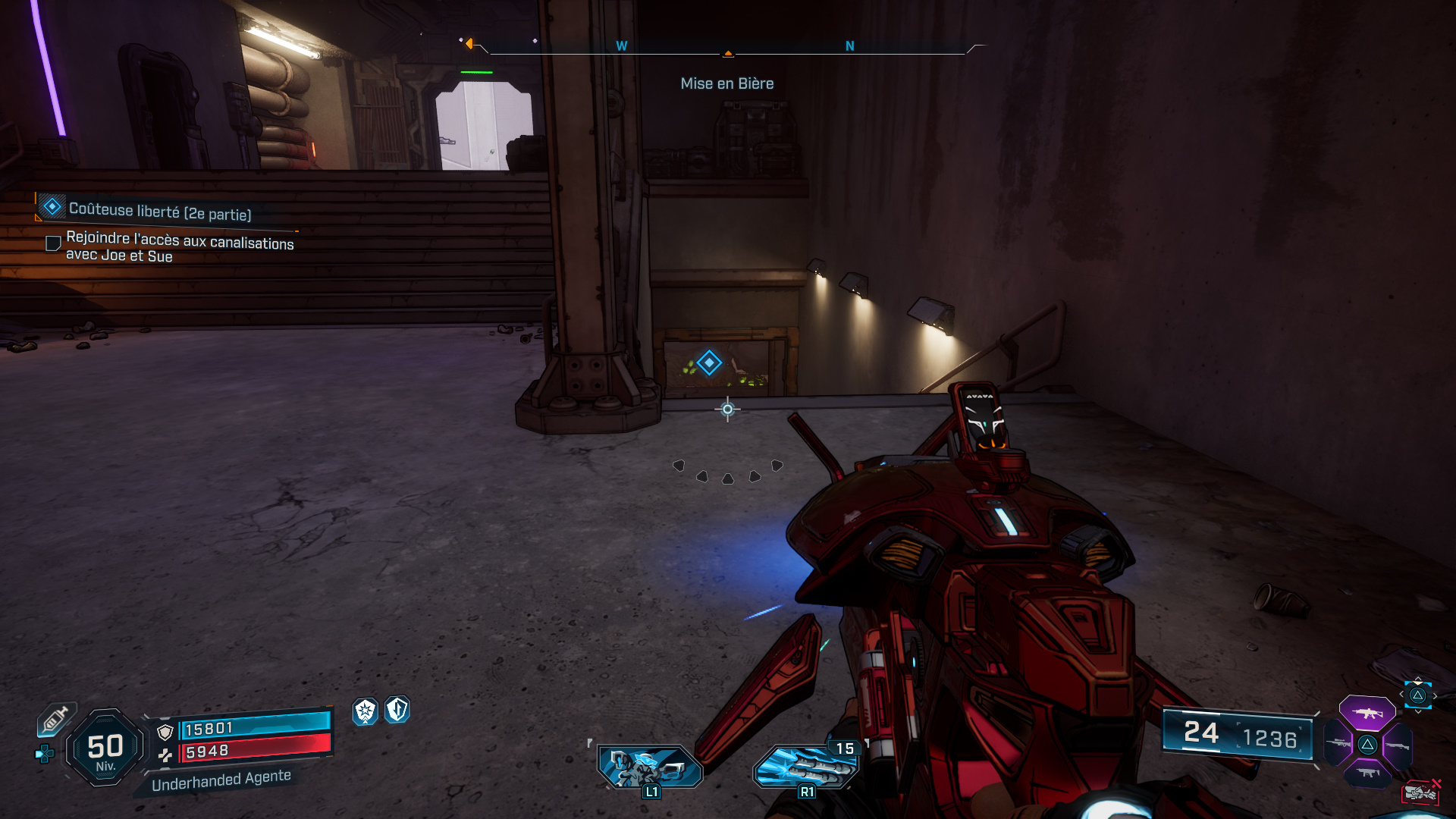Open the left chevron beside the triangle button

pos(1401,694)
